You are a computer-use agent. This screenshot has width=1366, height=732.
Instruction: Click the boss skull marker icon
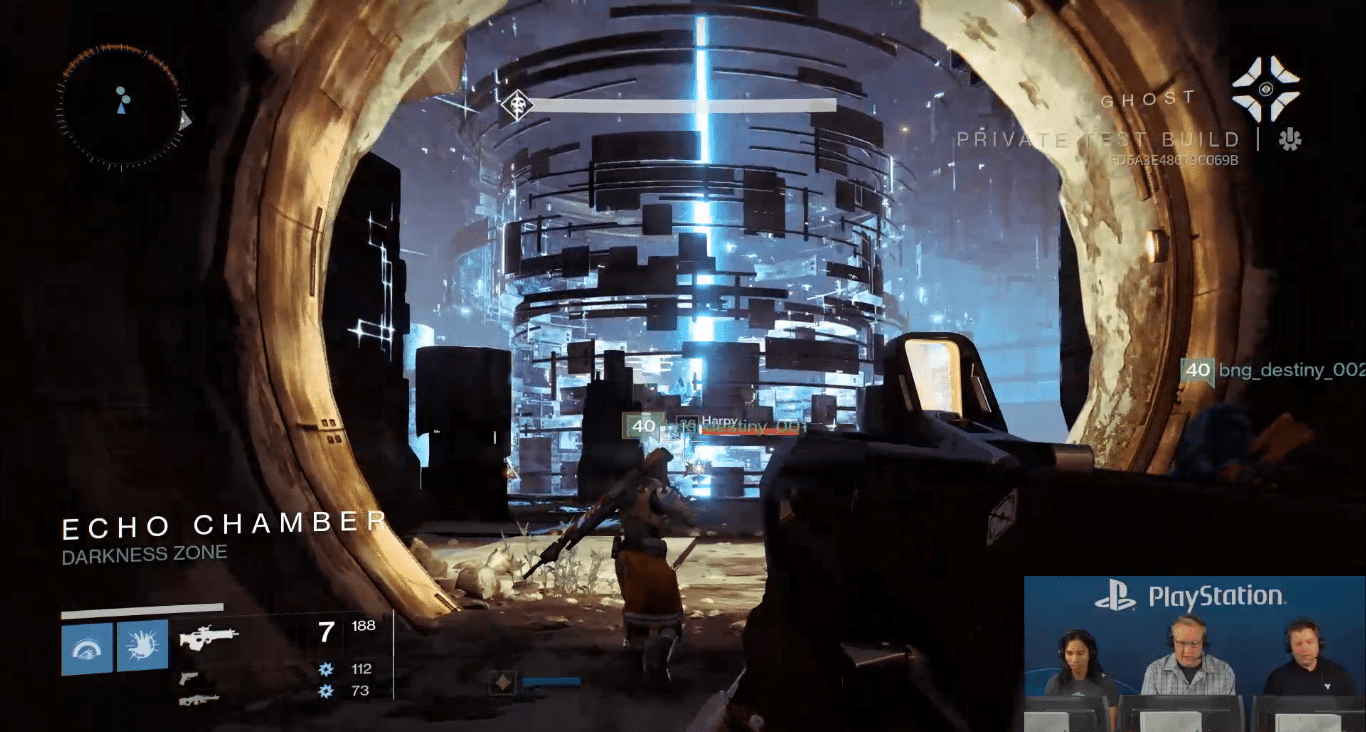coord(516,104)
